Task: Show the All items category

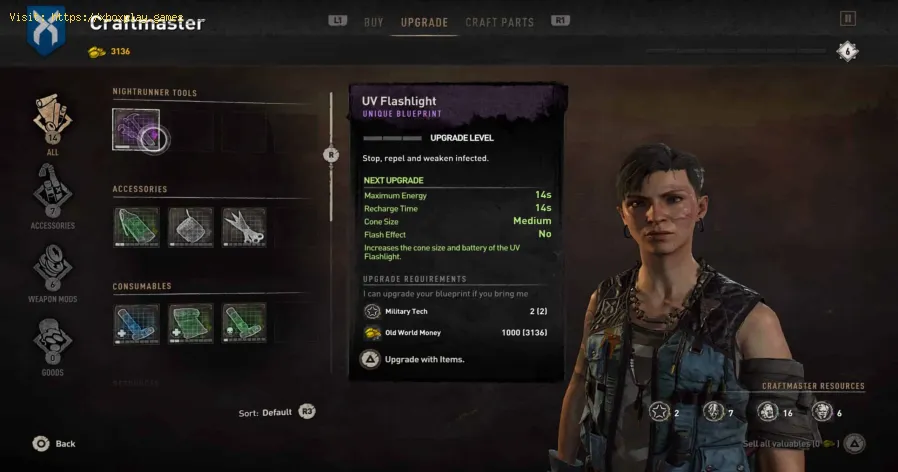Action: (52, 124)
